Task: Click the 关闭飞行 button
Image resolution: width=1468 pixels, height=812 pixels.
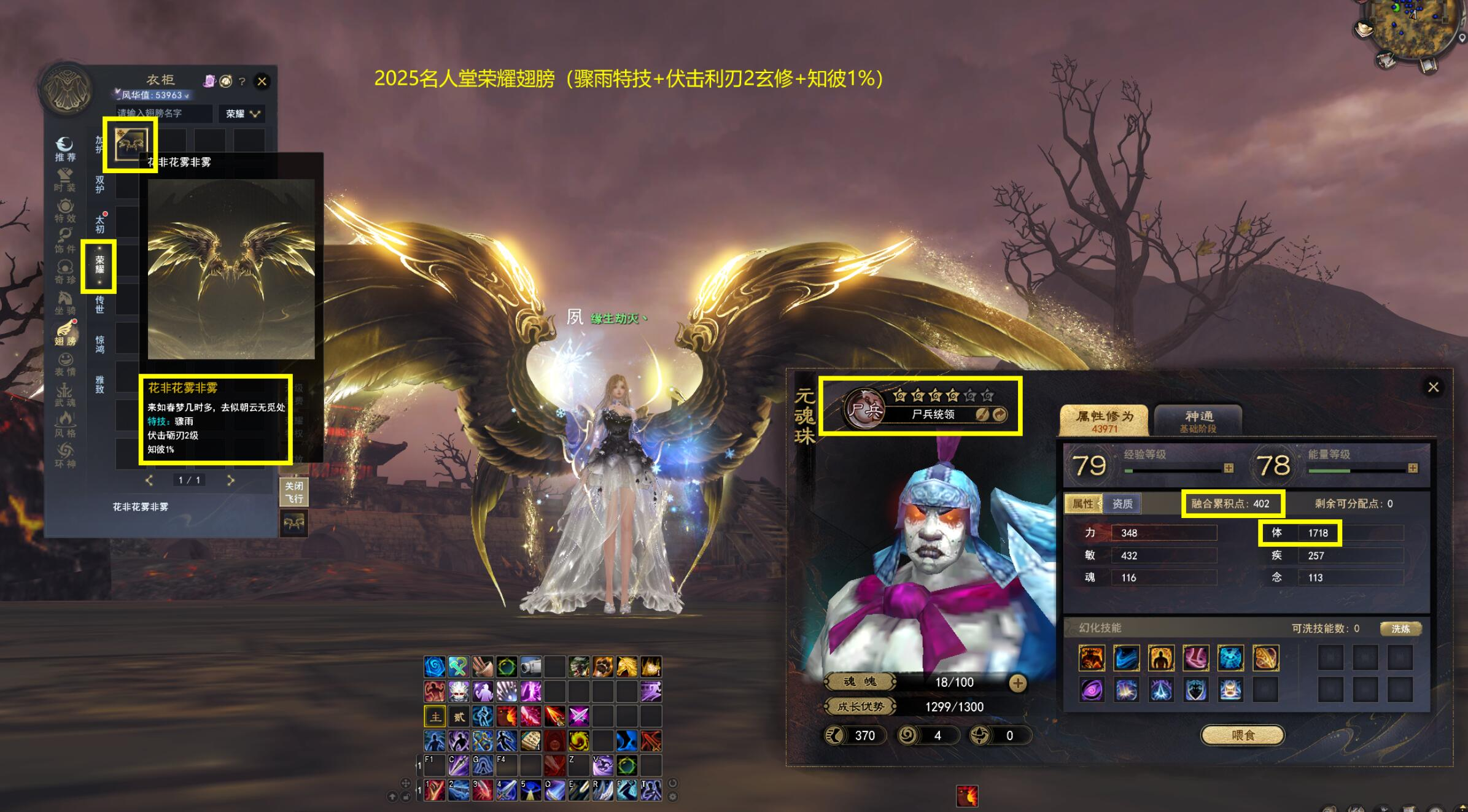Action: pyautogui.click(x=293, y=492)
